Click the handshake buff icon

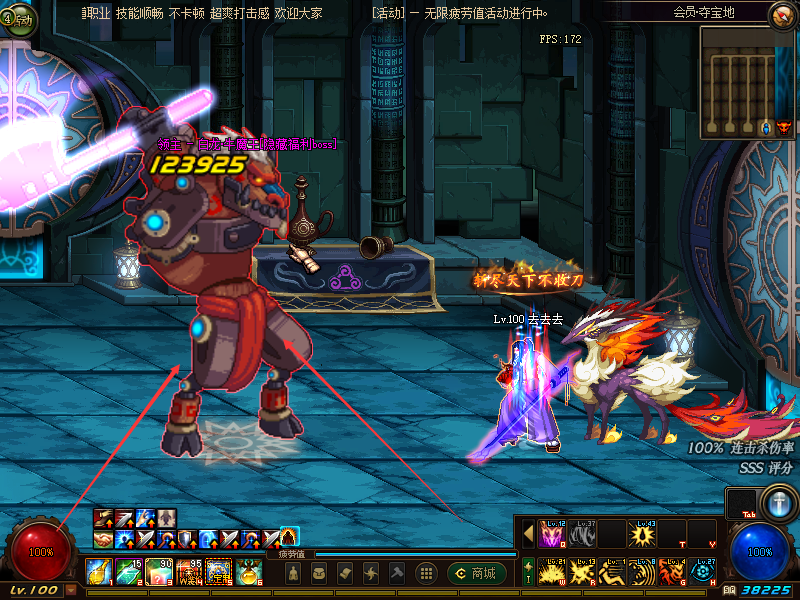click(x=103, y=539)
